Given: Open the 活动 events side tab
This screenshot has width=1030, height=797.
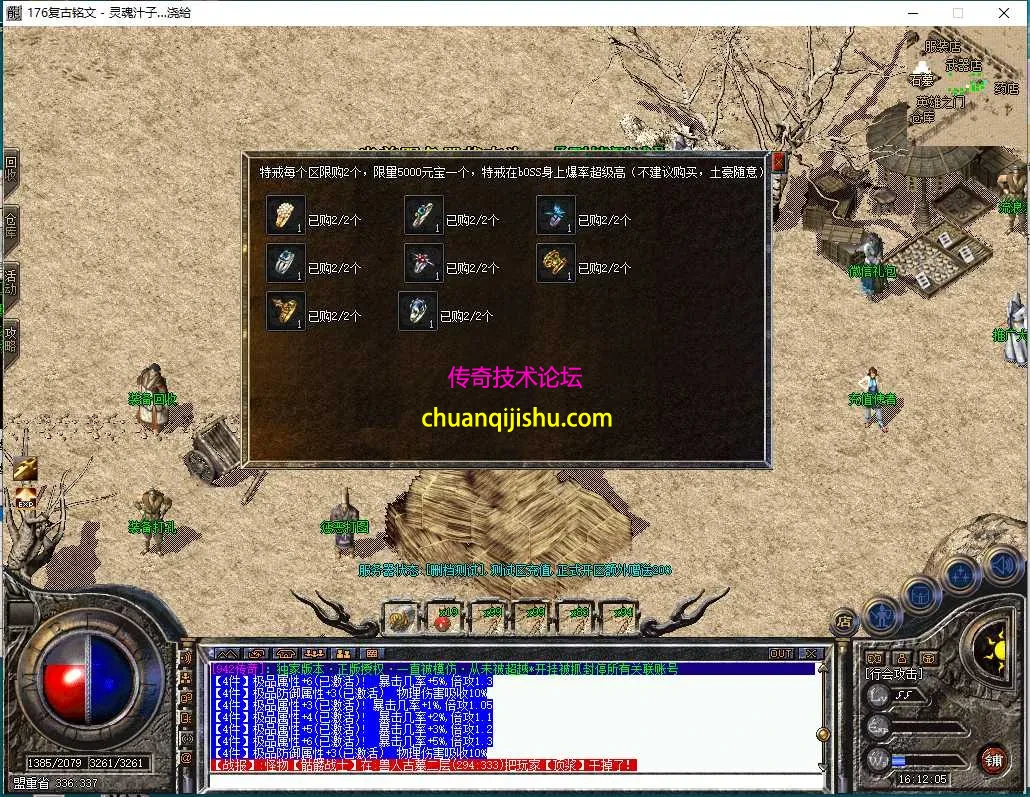Looking at the screenshot, I should coord(10,283).
